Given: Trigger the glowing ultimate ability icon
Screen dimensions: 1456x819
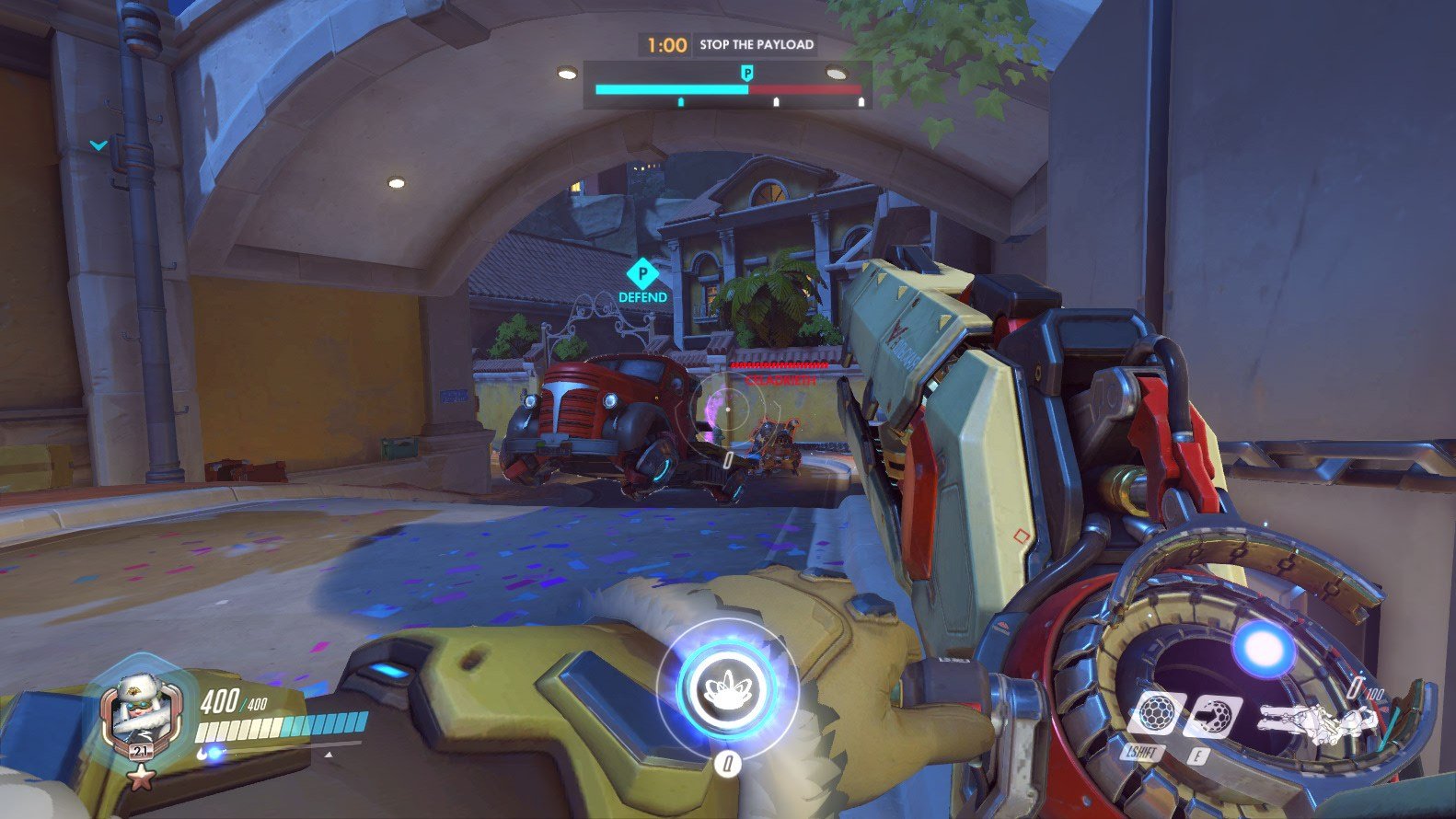Looking at the screenshot, I should pos(726,688).
